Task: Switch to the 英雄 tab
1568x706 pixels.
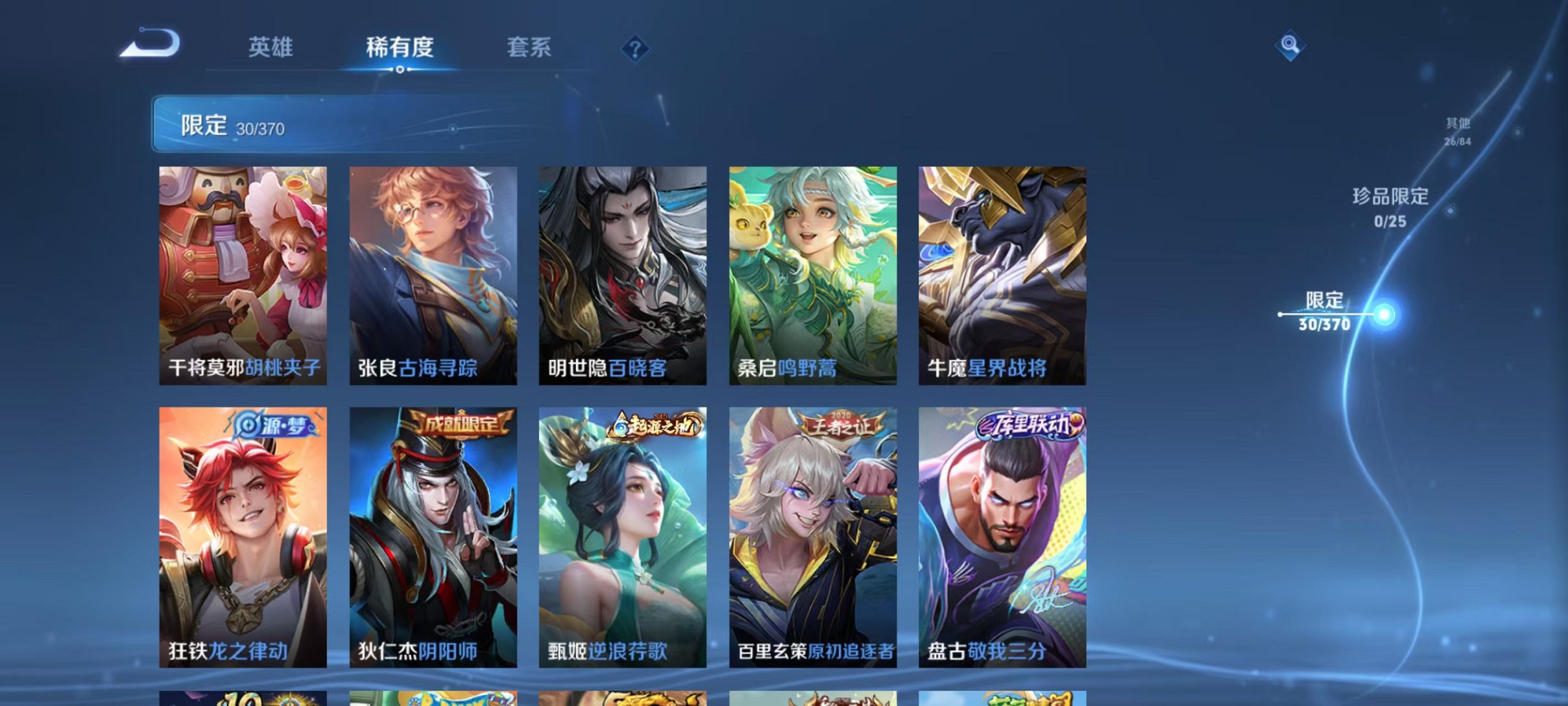Action: point(272,47)
